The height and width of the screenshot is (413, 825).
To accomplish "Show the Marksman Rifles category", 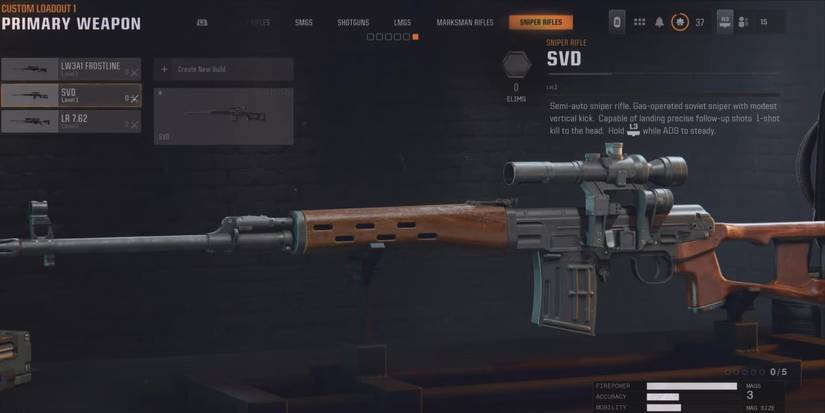I will tap(465, 22).
